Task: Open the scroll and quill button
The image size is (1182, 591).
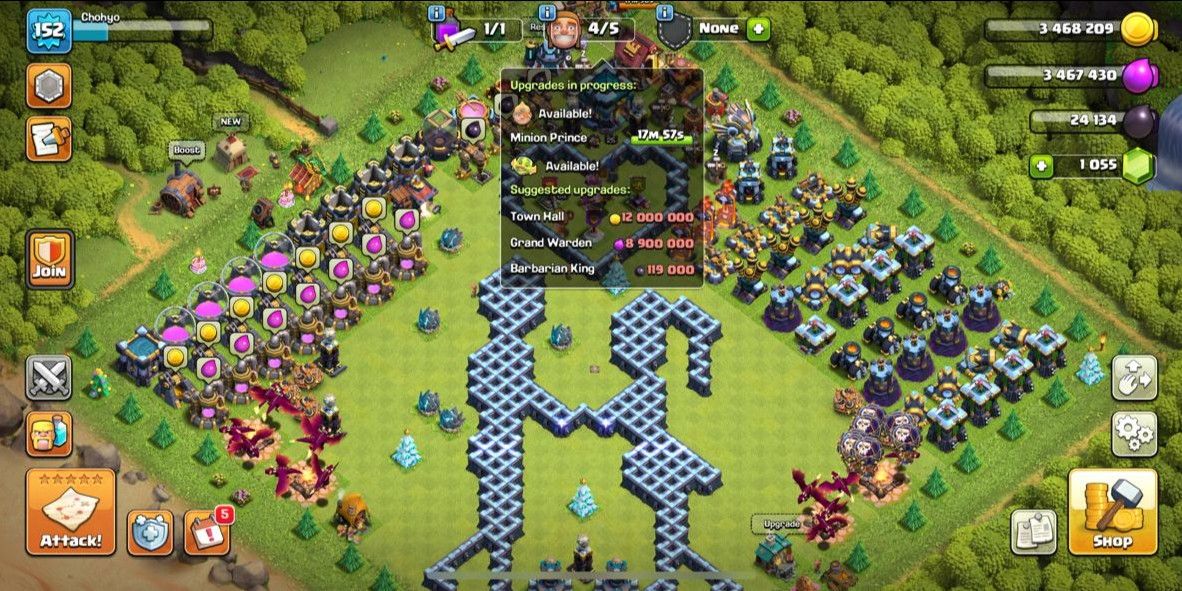Action: point(48,138)
